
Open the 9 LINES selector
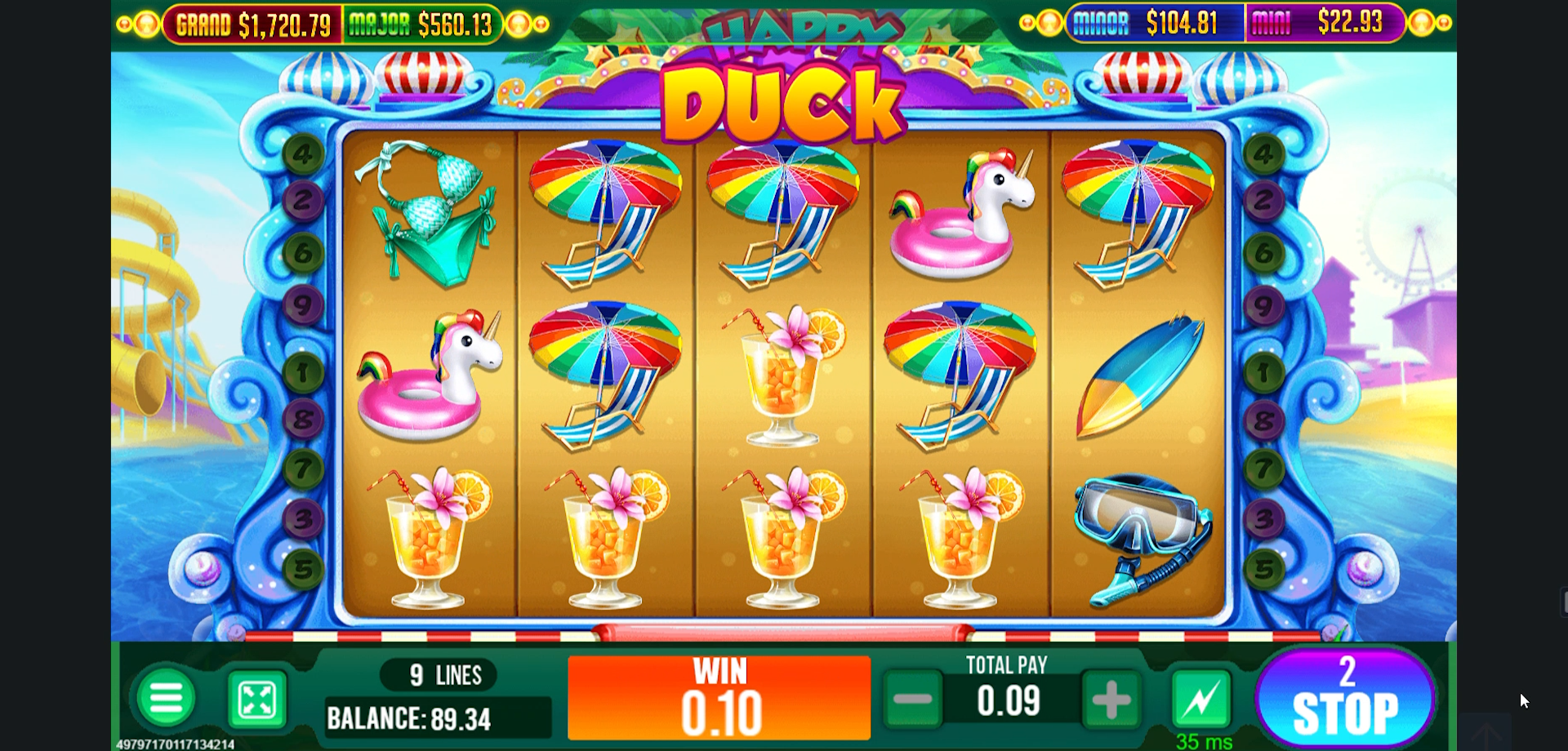coord(438,674)
